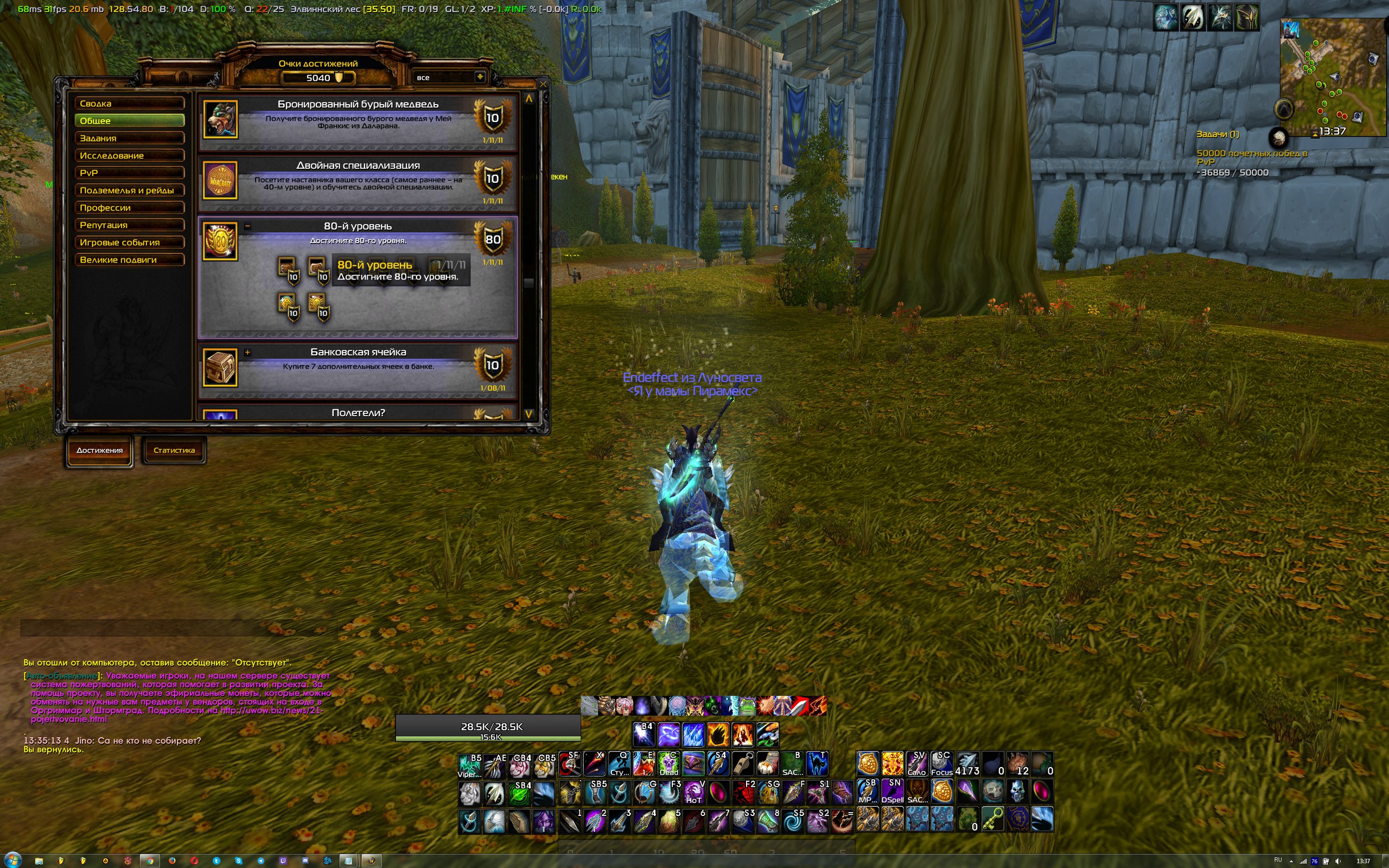The image size is (1389, 868).
Task: Open the Репутация category
Action: 129,225
